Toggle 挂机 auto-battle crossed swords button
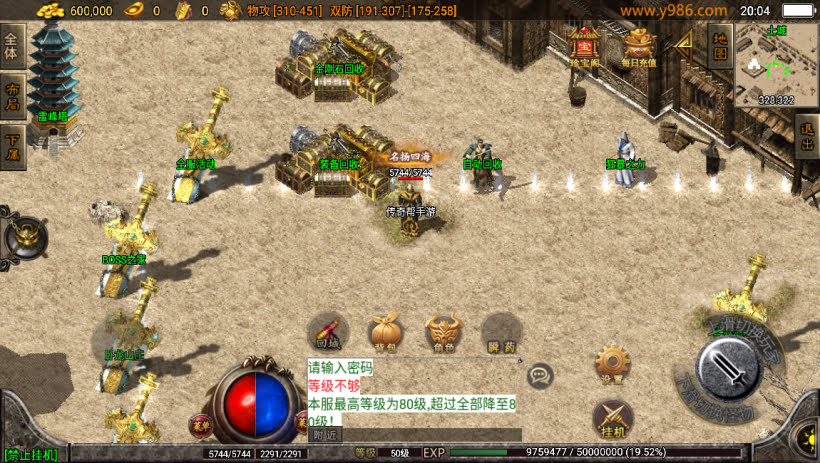This screenshot has height=463, width=820. (x=612, y=419)
